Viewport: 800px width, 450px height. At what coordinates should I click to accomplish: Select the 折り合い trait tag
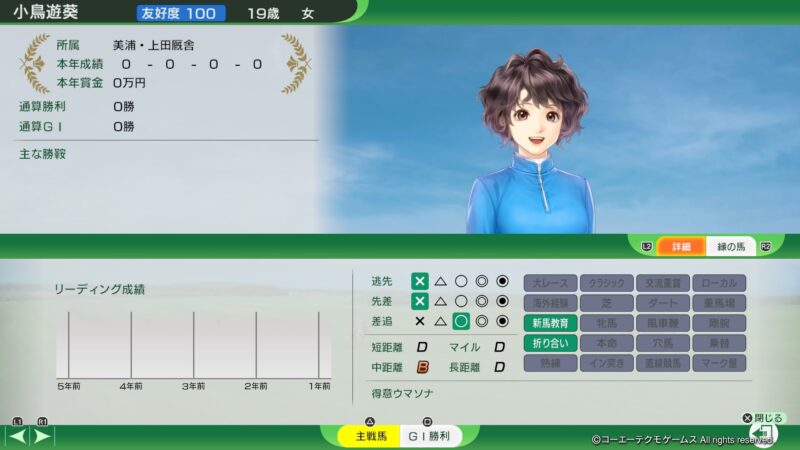point(550,343)
